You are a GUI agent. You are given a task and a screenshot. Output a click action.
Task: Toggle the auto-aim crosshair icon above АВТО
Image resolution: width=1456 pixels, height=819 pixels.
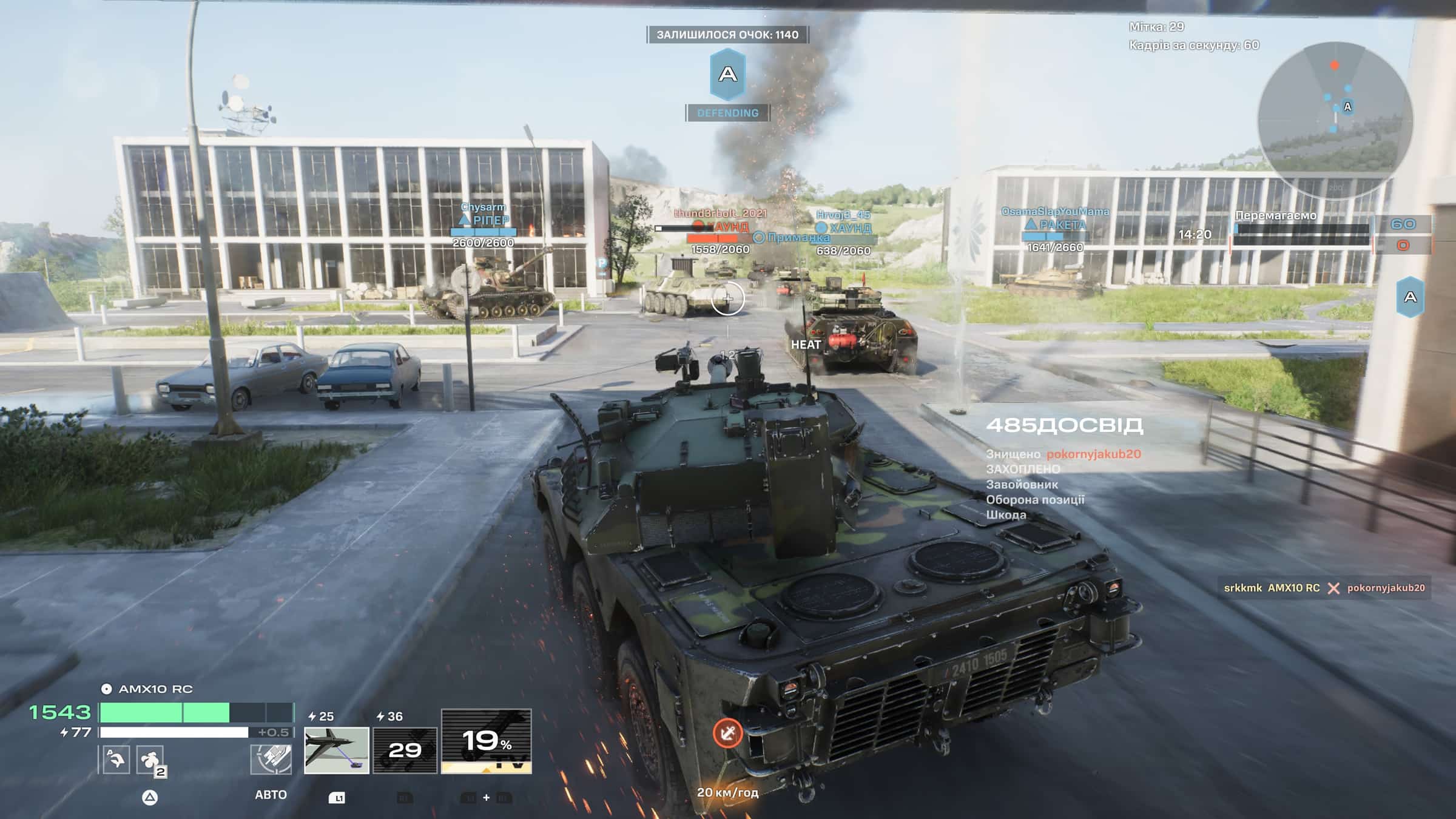[271, 759]
